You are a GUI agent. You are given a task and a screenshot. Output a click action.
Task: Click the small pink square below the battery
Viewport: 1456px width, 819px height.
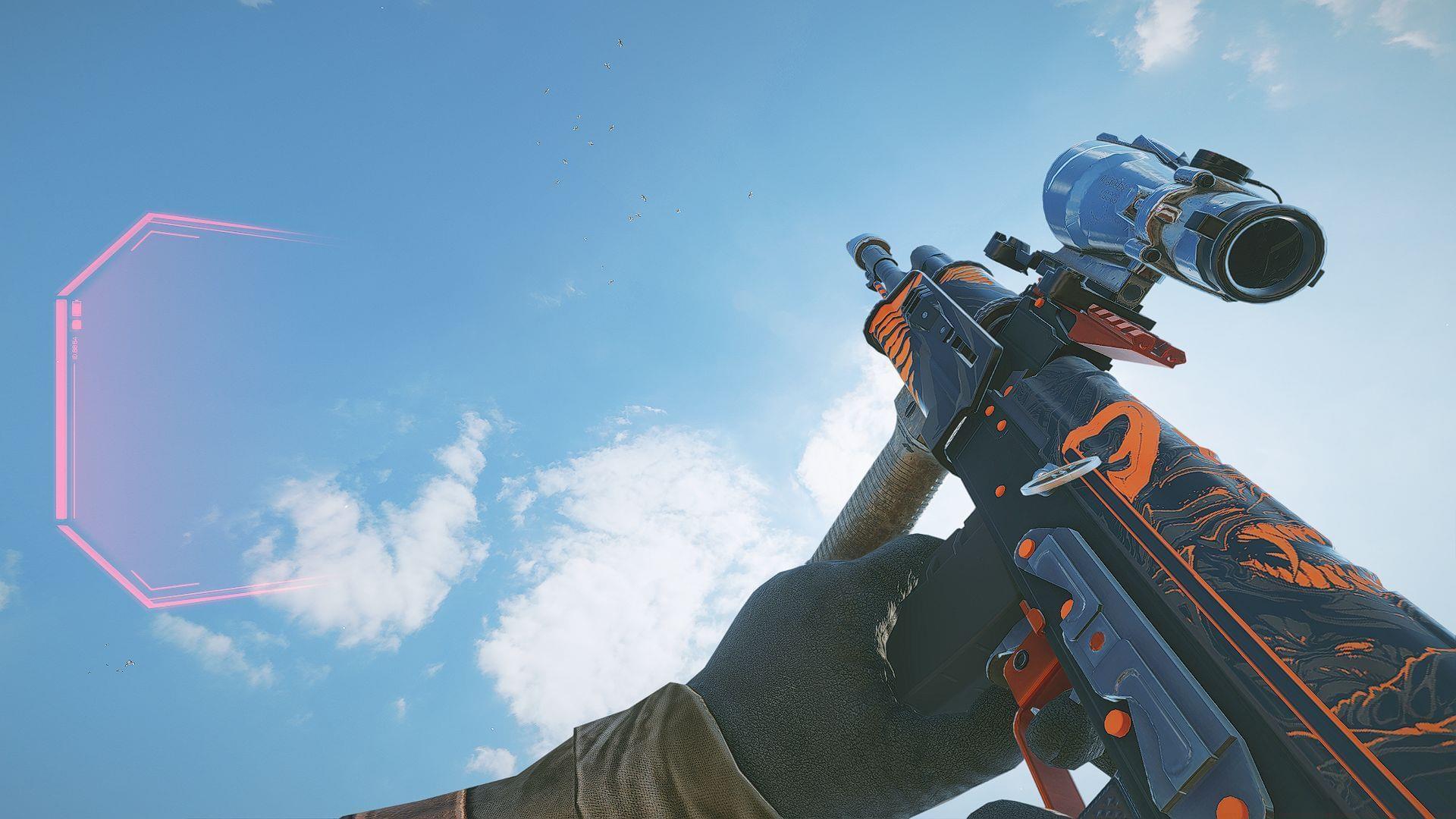tap(77, 325)
